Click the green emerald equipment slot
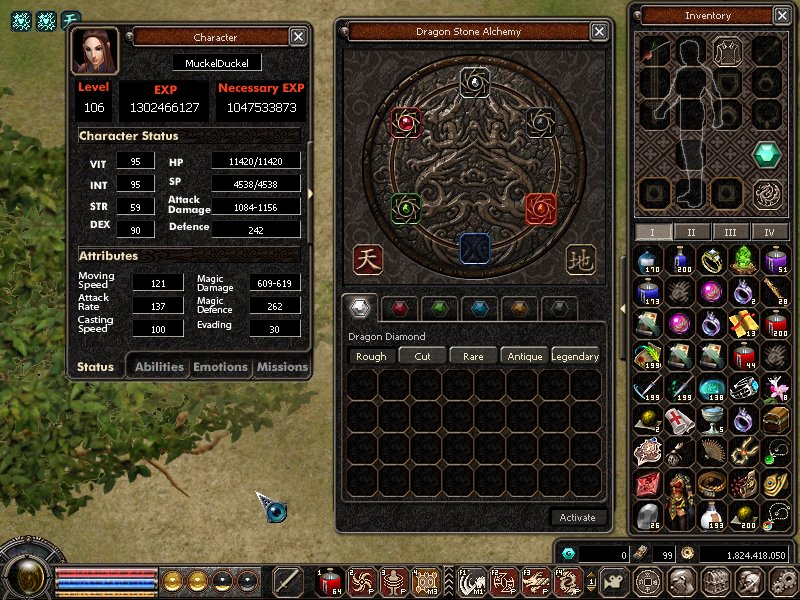The width and height of the screenshot is (800, 600). click(x=767, y=154)
